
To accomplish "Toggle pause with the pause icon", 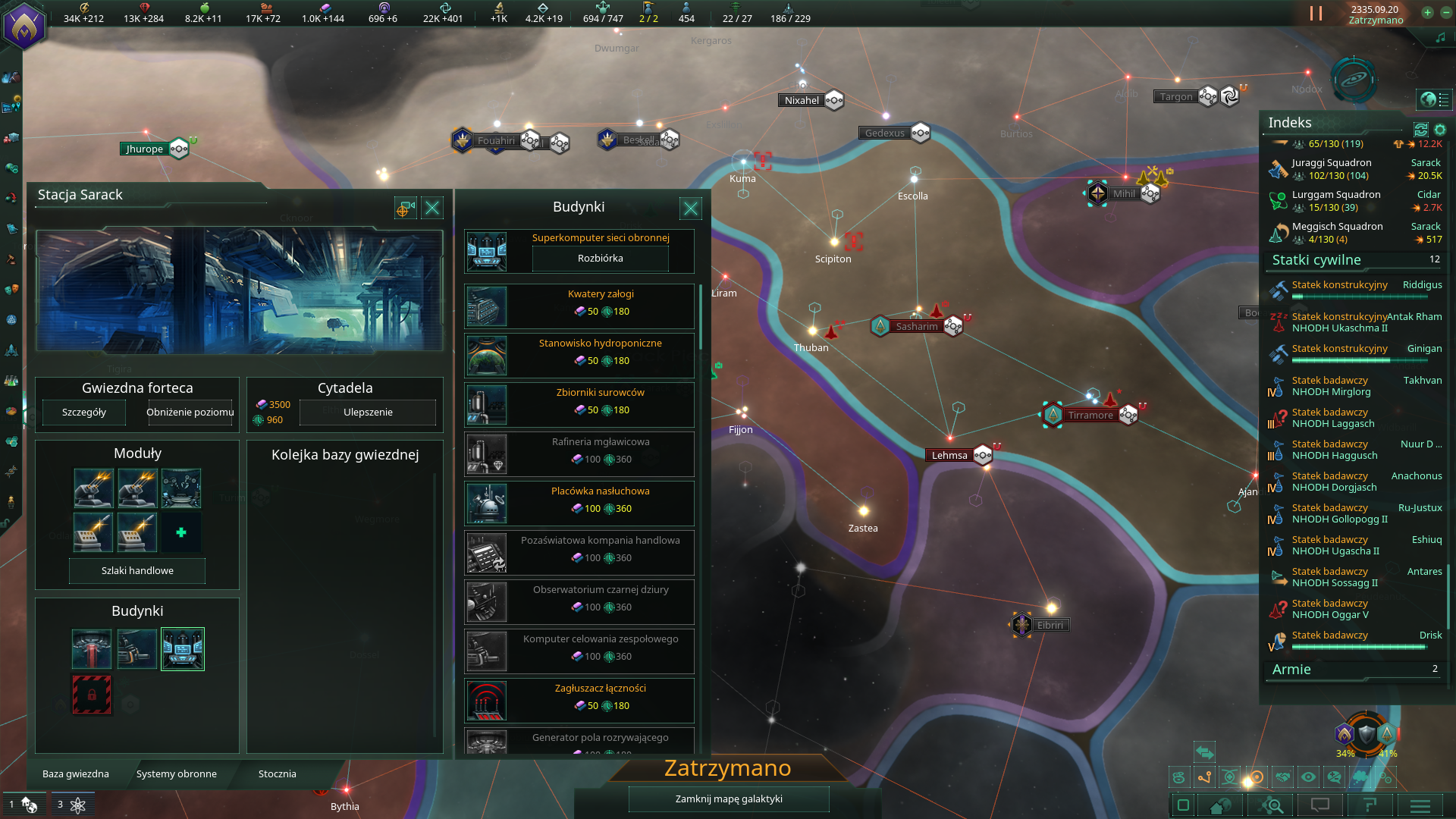I will coord(1316,13).
